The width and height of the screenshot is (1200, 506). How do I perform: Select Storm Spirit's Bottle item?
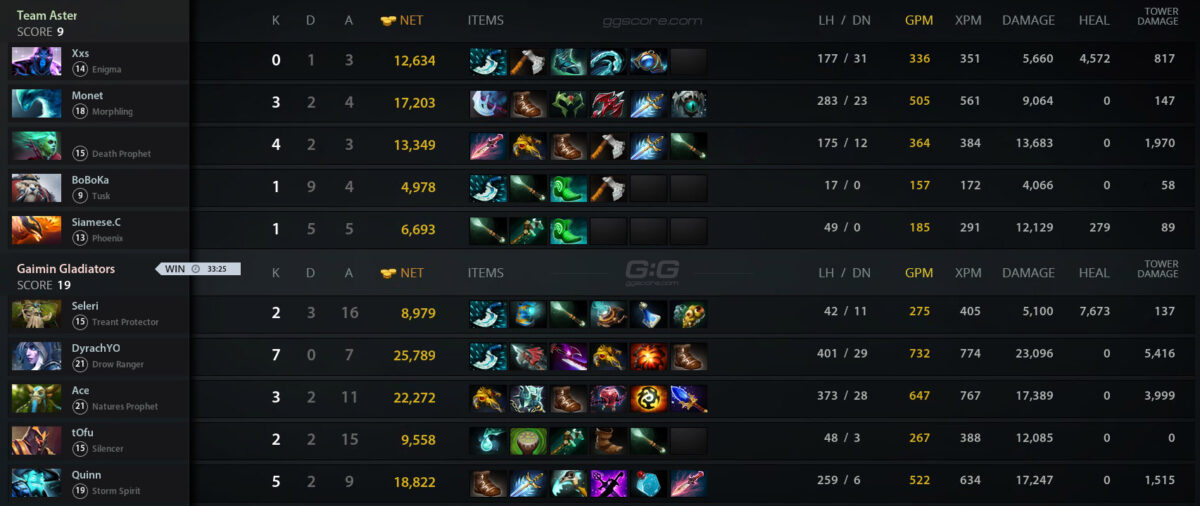pyautogui.click(x=648, y=483)
